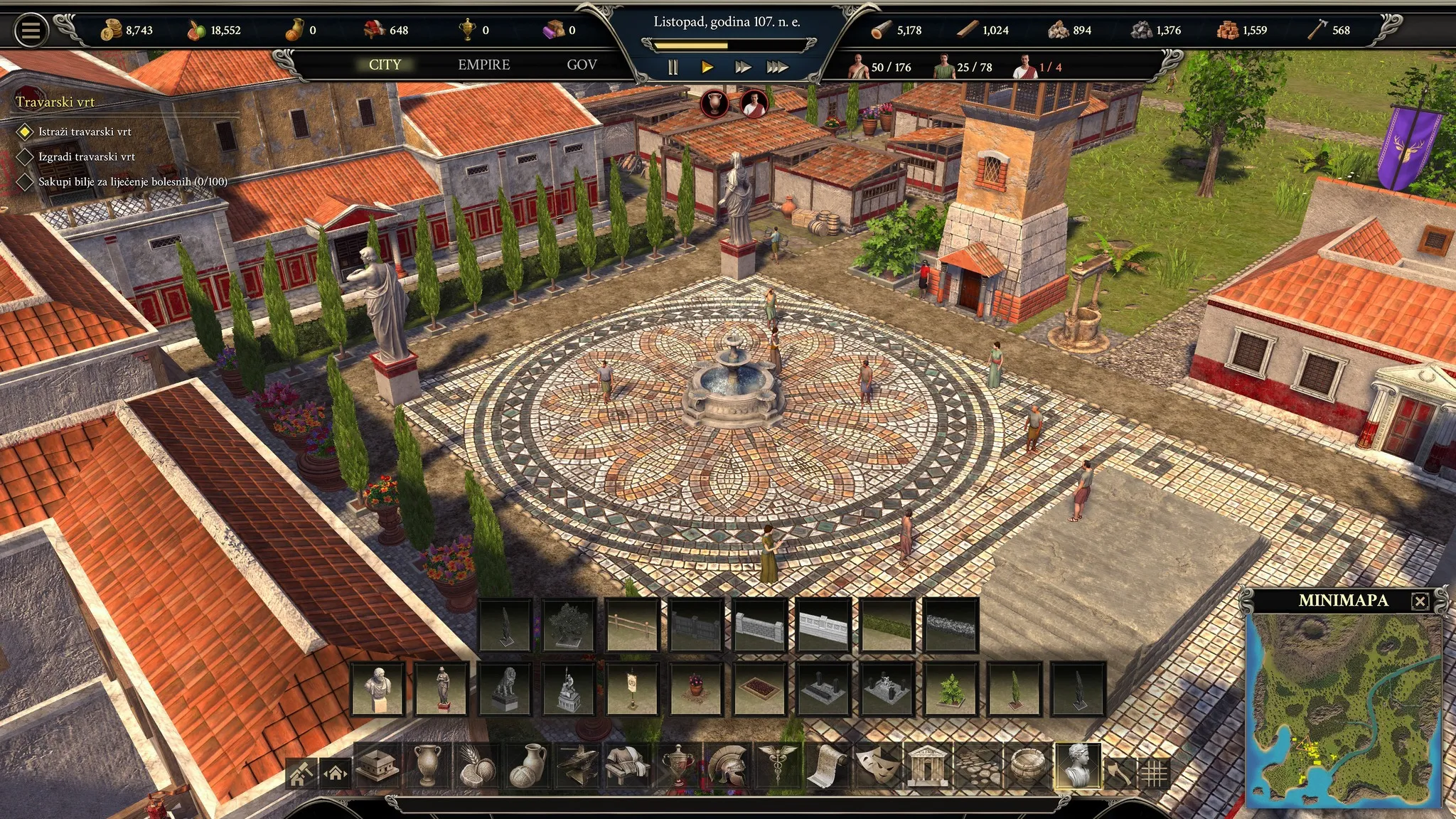Choose the lion statue decoration
1456x819 pixels.
click(x=505, y=689)
